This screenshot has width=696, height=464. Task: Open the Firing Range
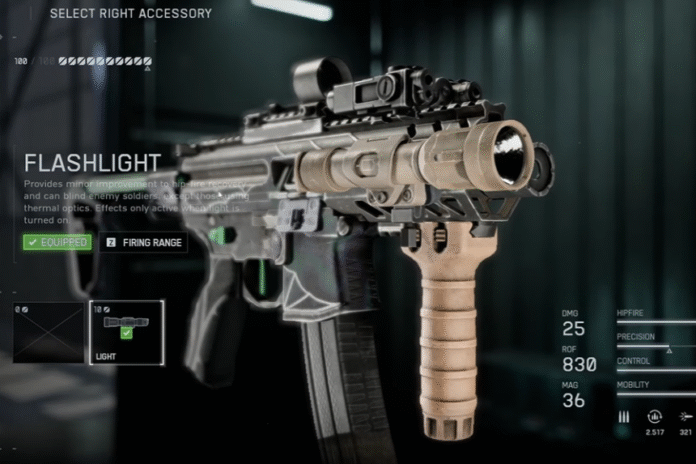click(143, 242)
